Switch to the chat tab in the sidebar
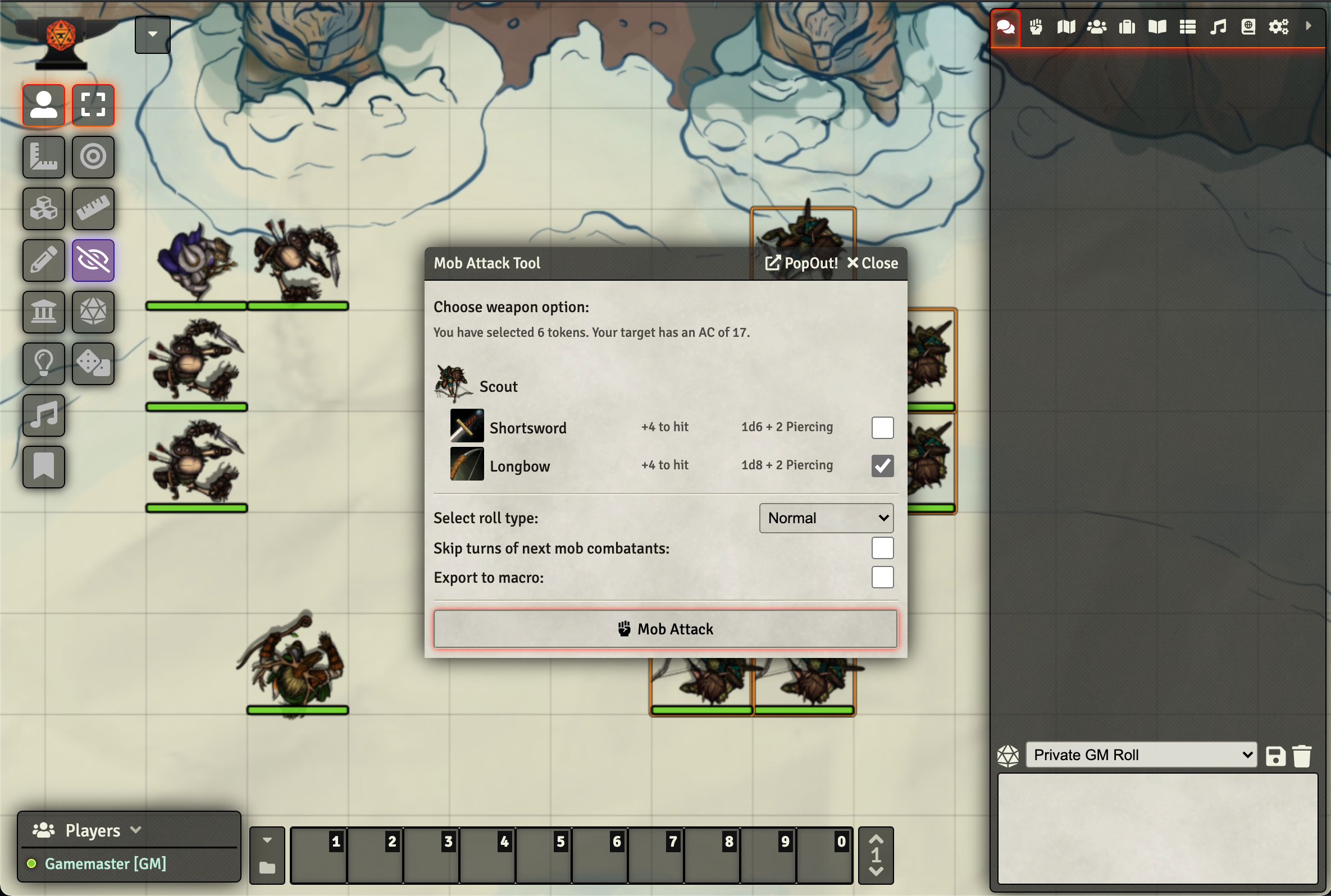This screenshot has height=896, width=1331. pos(1005,26)
